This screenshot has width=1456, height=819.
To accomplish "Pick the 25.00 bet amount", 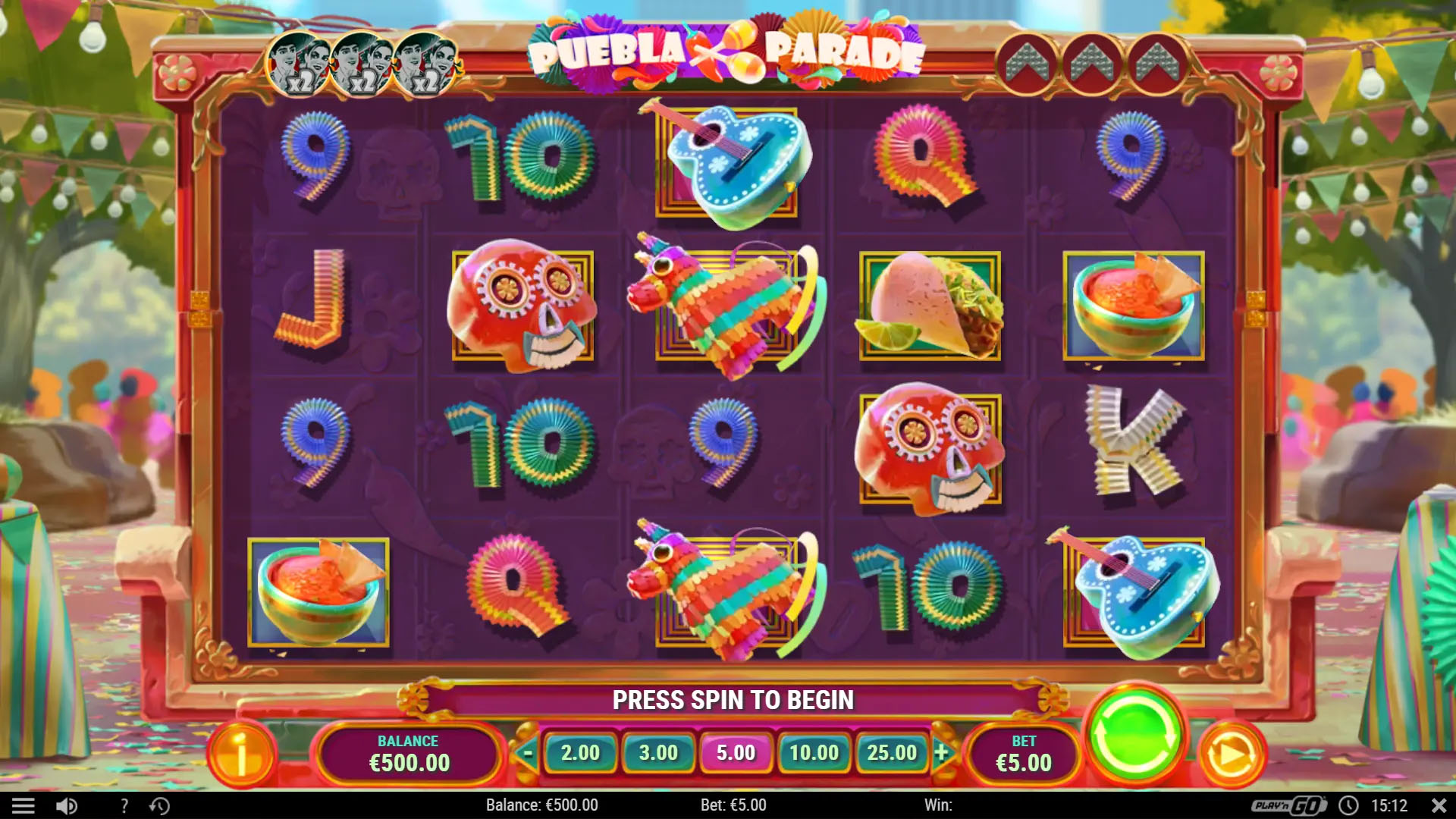I will pos(892,752).
